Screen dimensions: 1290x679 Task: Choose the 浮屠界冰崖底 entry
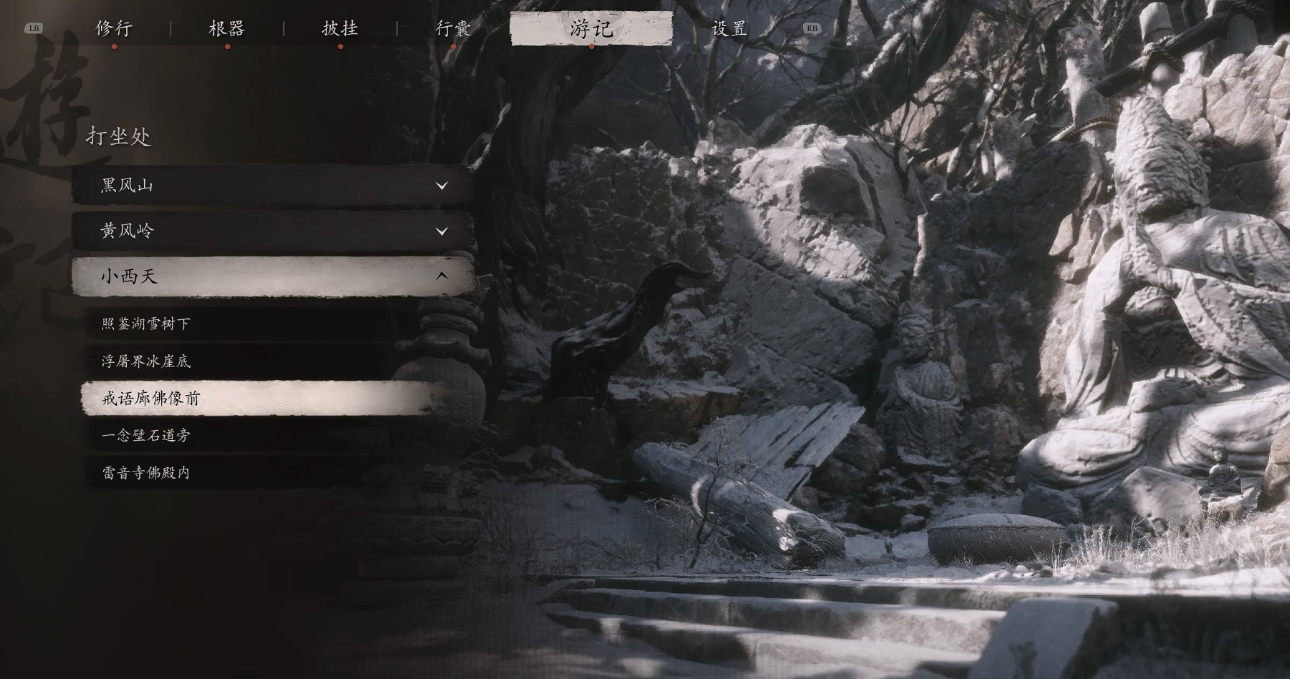[146, 361]
